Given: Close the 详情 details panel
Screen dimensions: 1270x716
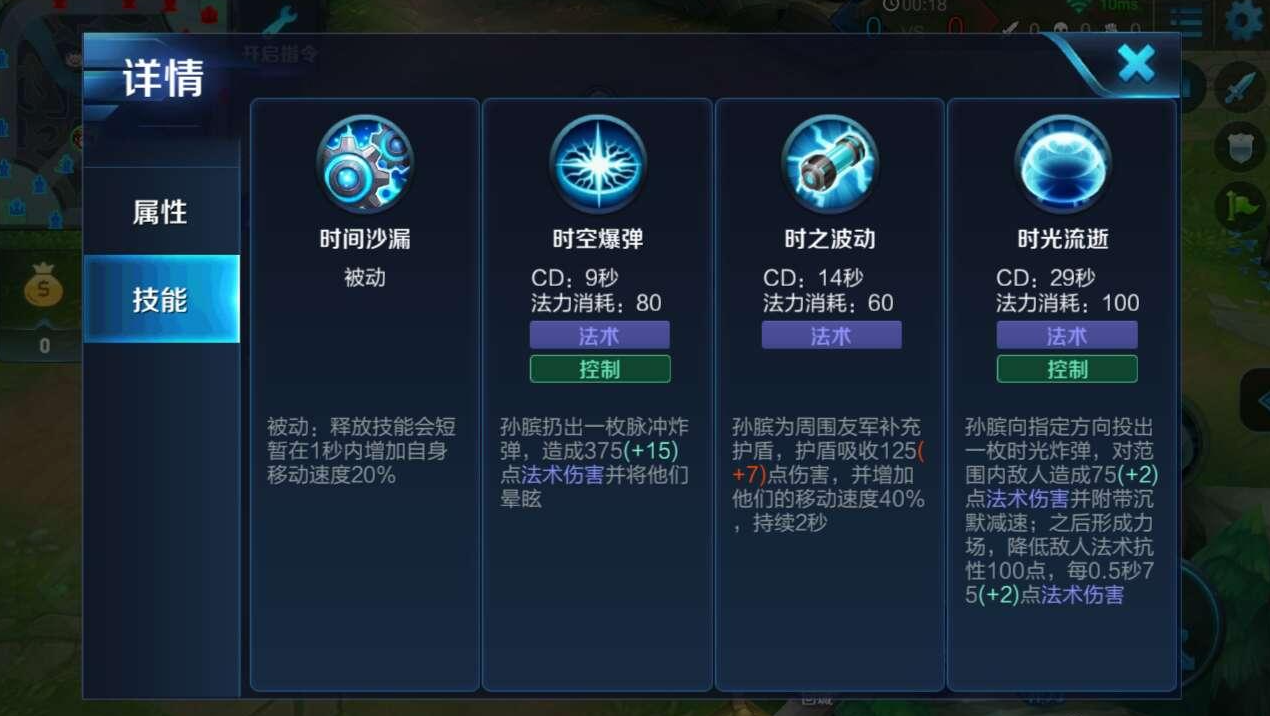Looking at the screenshot, I should pos(1136,64).
